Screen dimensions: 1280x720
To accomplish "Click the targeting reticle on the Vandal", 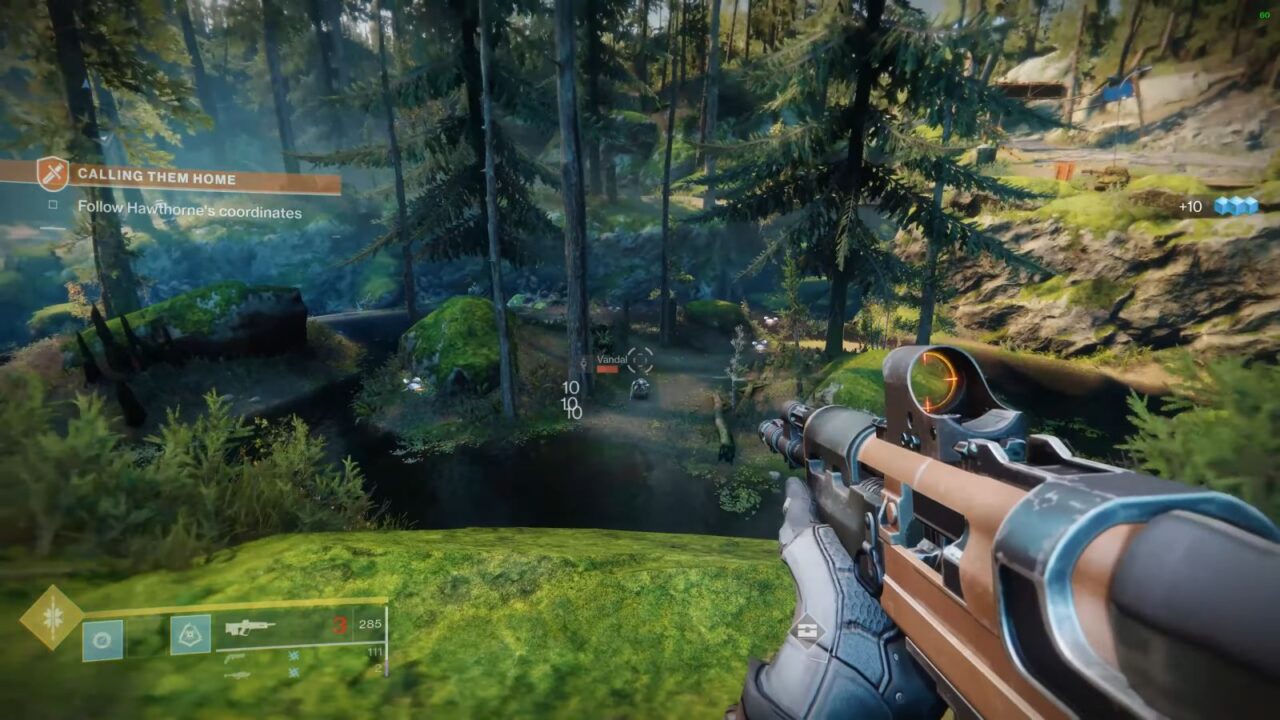I will tap(640, 359).
